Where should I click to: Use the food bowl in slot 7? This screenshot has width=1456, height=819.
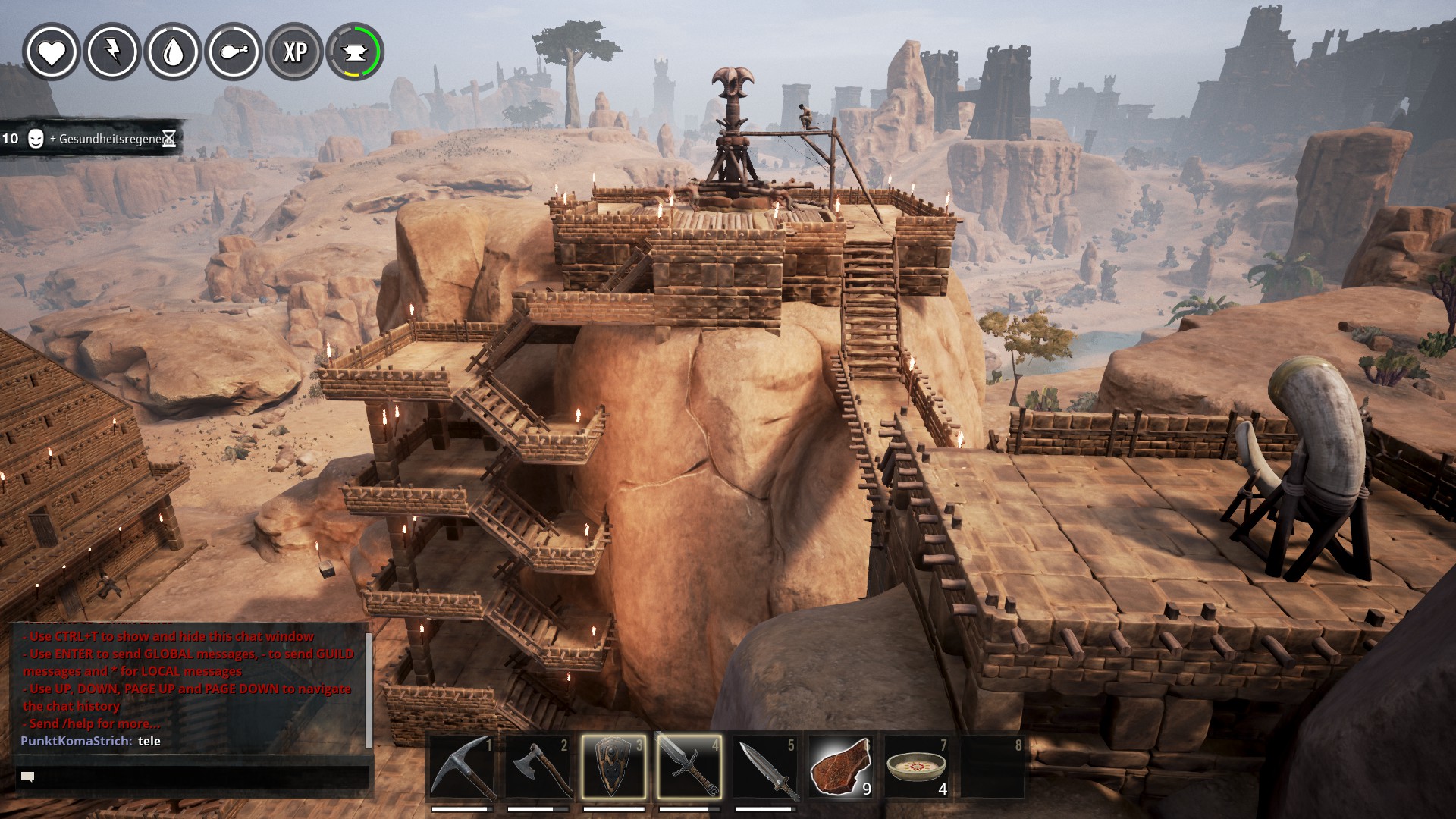(916, 767)
